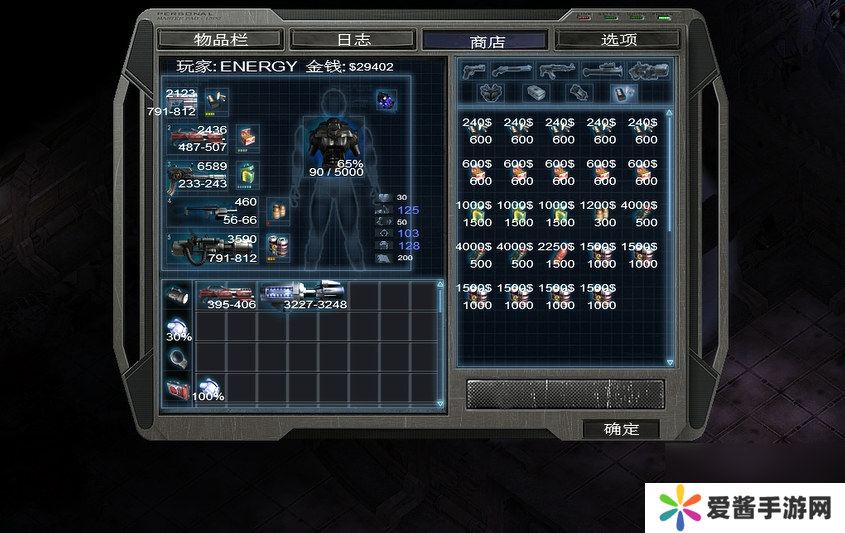This screenshot has height=533, width=845.
Task: Show the shotgun weapon category
Action: (513, 71)
